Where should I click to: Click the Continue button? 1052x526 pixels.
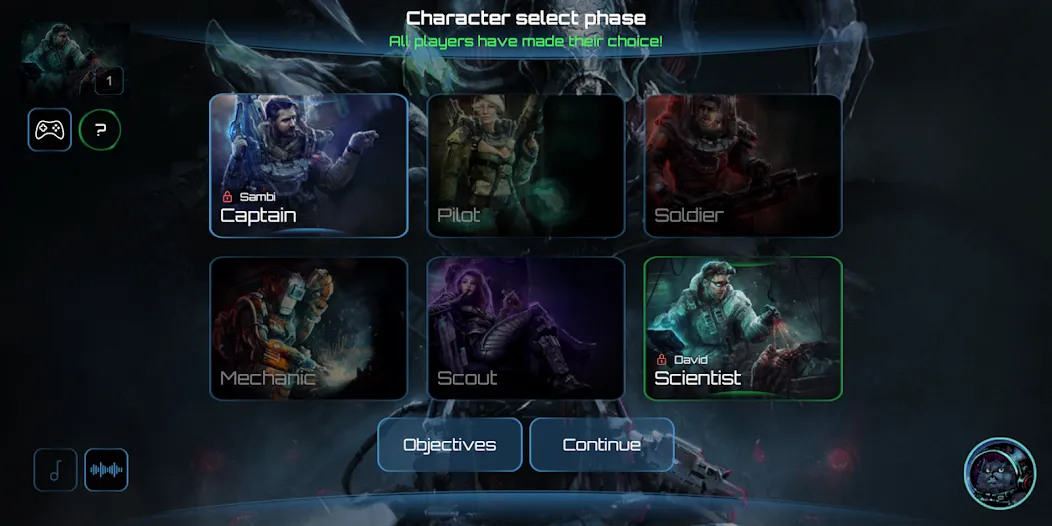click(x=602, y=445)
